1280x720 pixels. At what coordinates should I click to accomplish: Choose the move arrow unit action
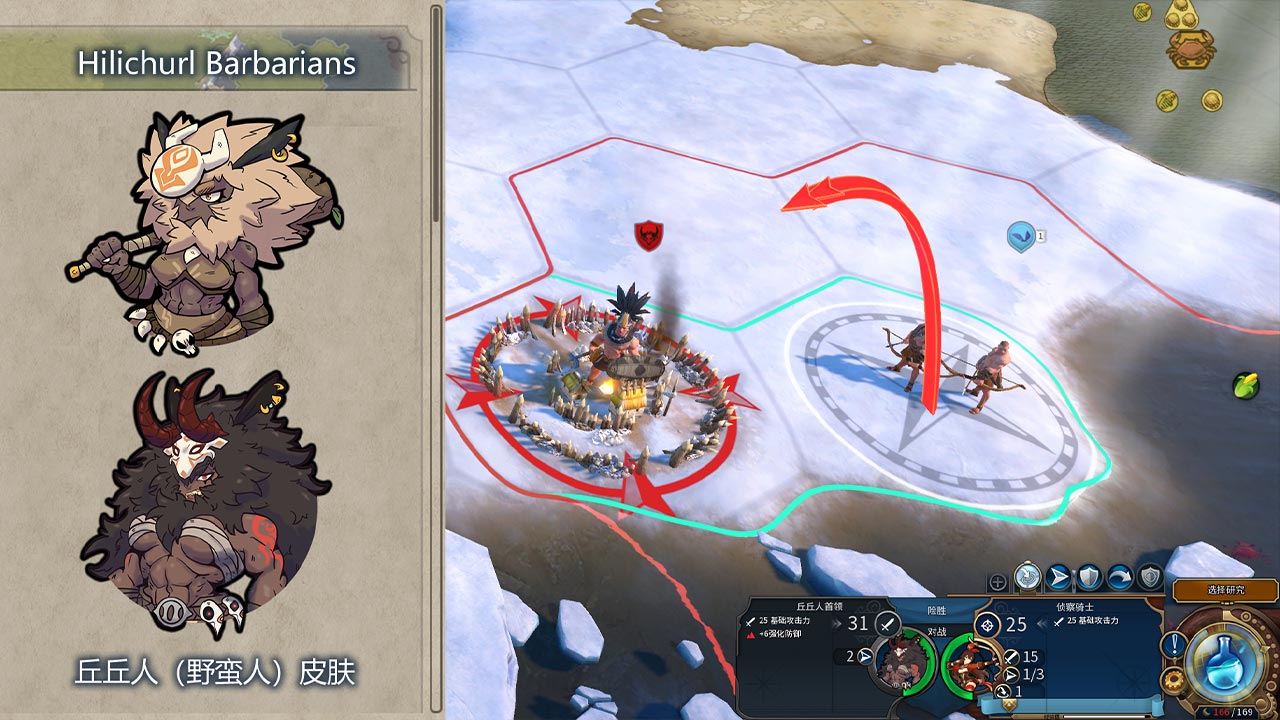1058,577
